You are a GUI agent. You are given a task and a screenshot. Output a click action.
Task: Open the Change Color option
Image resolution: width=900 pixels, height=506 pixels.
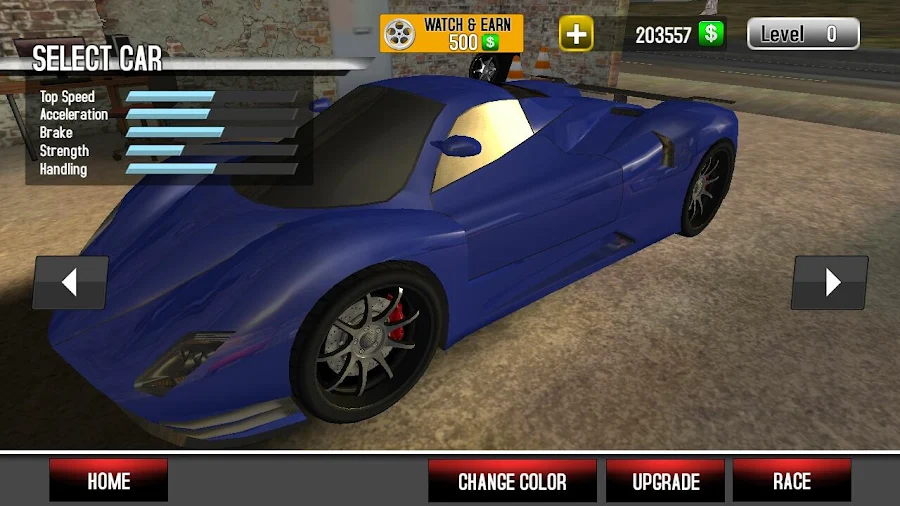tap(512, 481)
